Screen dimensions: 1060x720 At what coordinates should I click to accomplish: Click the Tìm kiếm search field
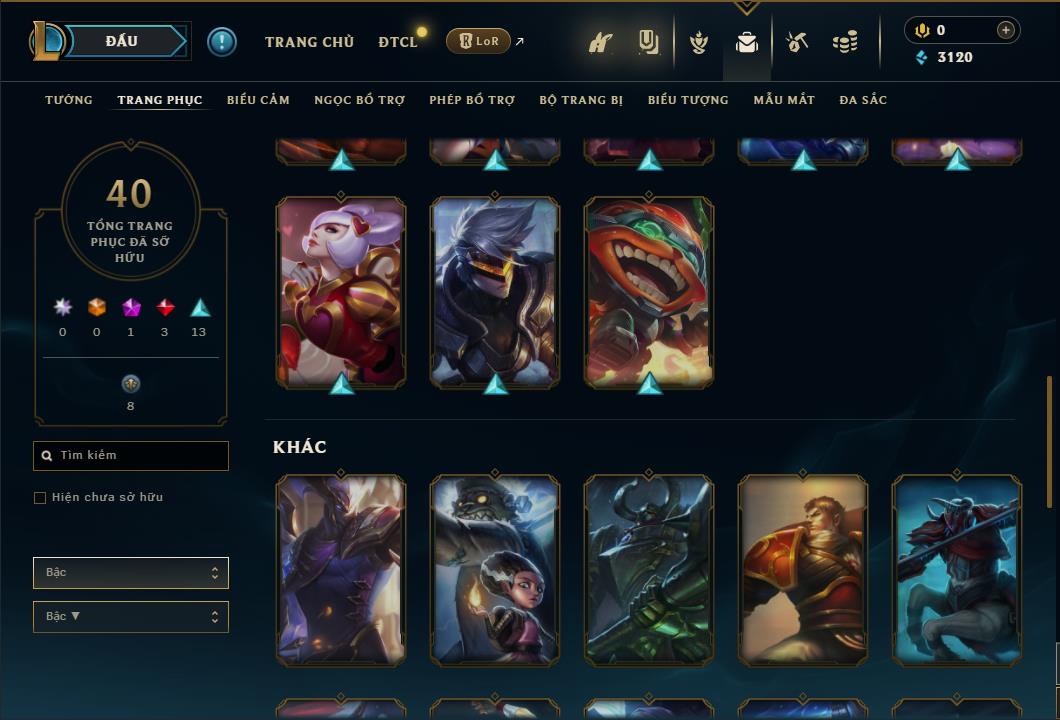[131, 456]
